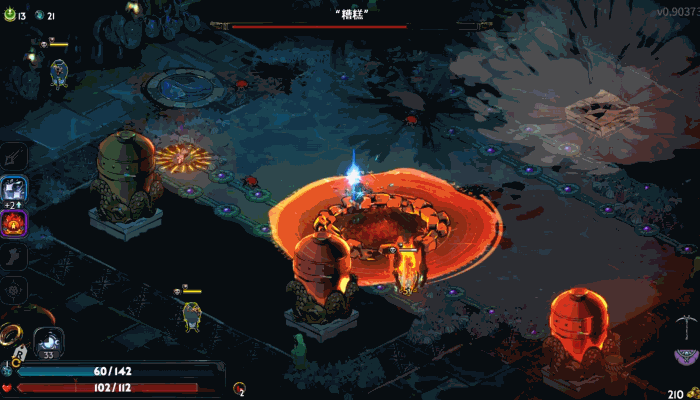Viewport: 700px width, 400px height.
Task: Inspect the gold ring keepsake icon
Action: (12, 331)
